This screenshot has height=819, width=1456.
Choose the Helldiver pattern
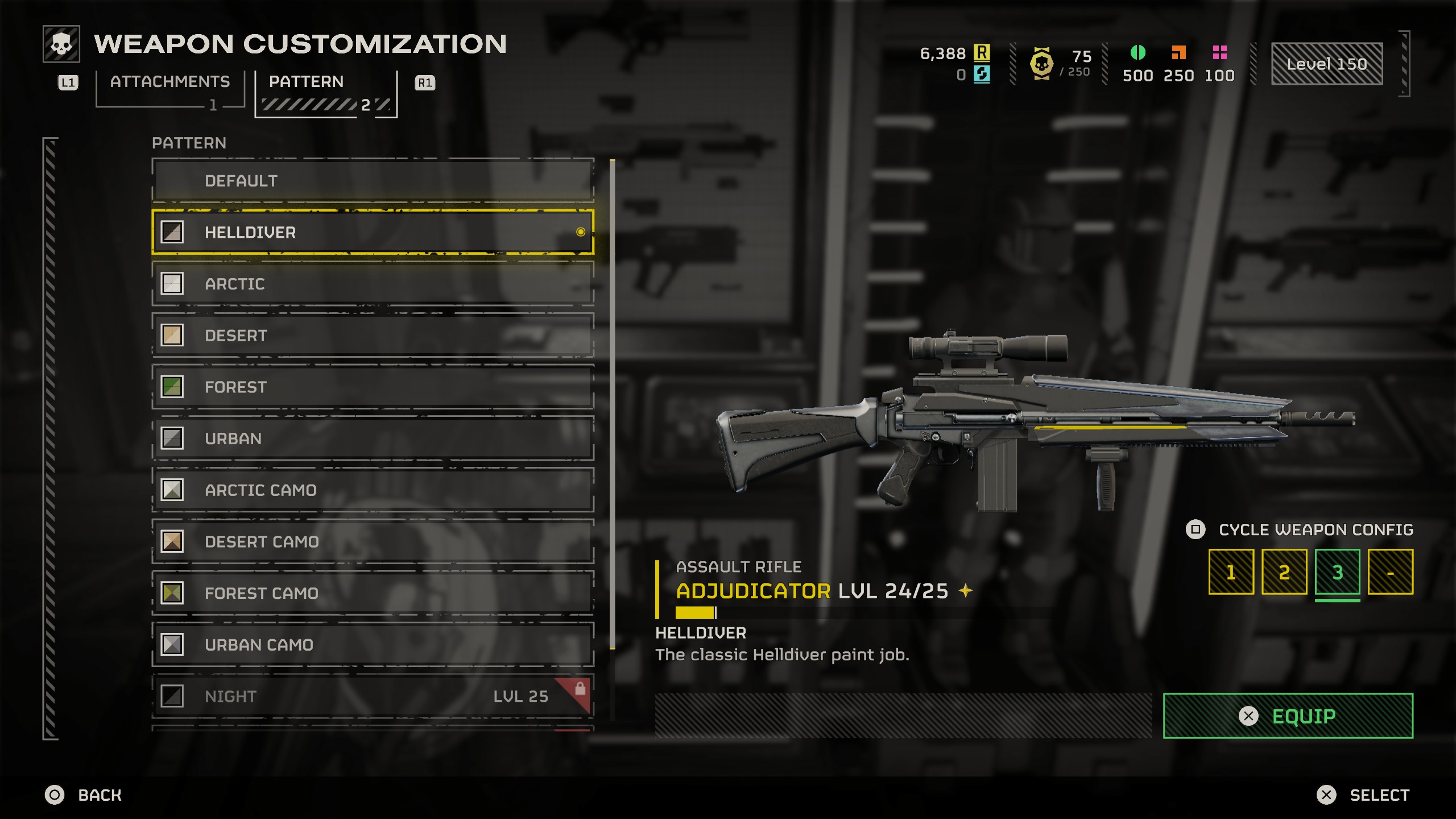[373, 232]
